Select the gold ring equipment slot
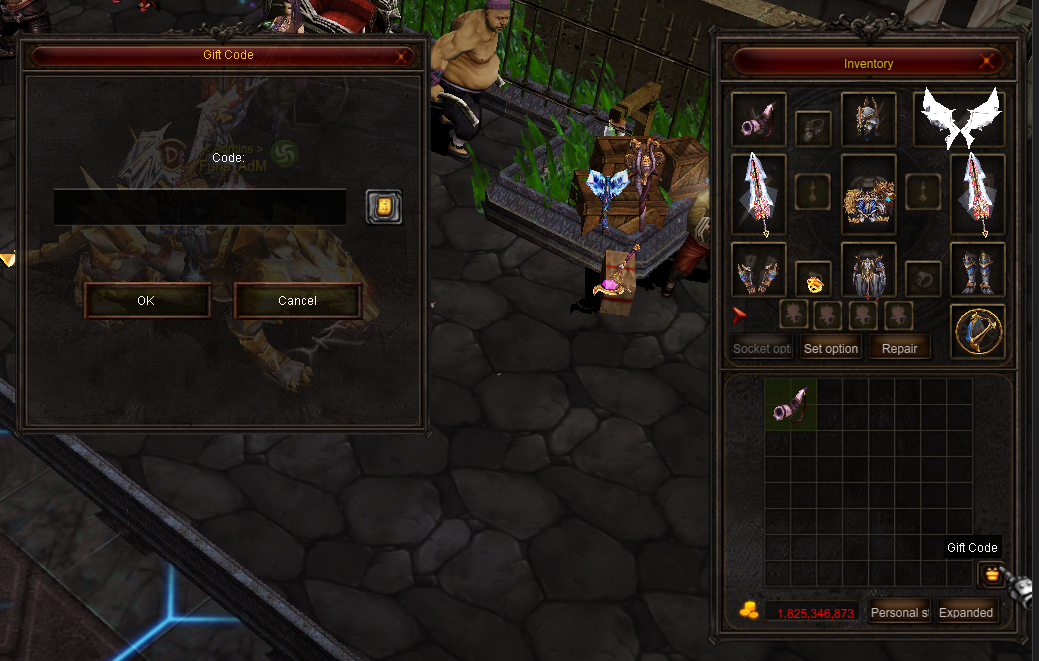Viewport: 1039px width, 661px height. point(813,279)
